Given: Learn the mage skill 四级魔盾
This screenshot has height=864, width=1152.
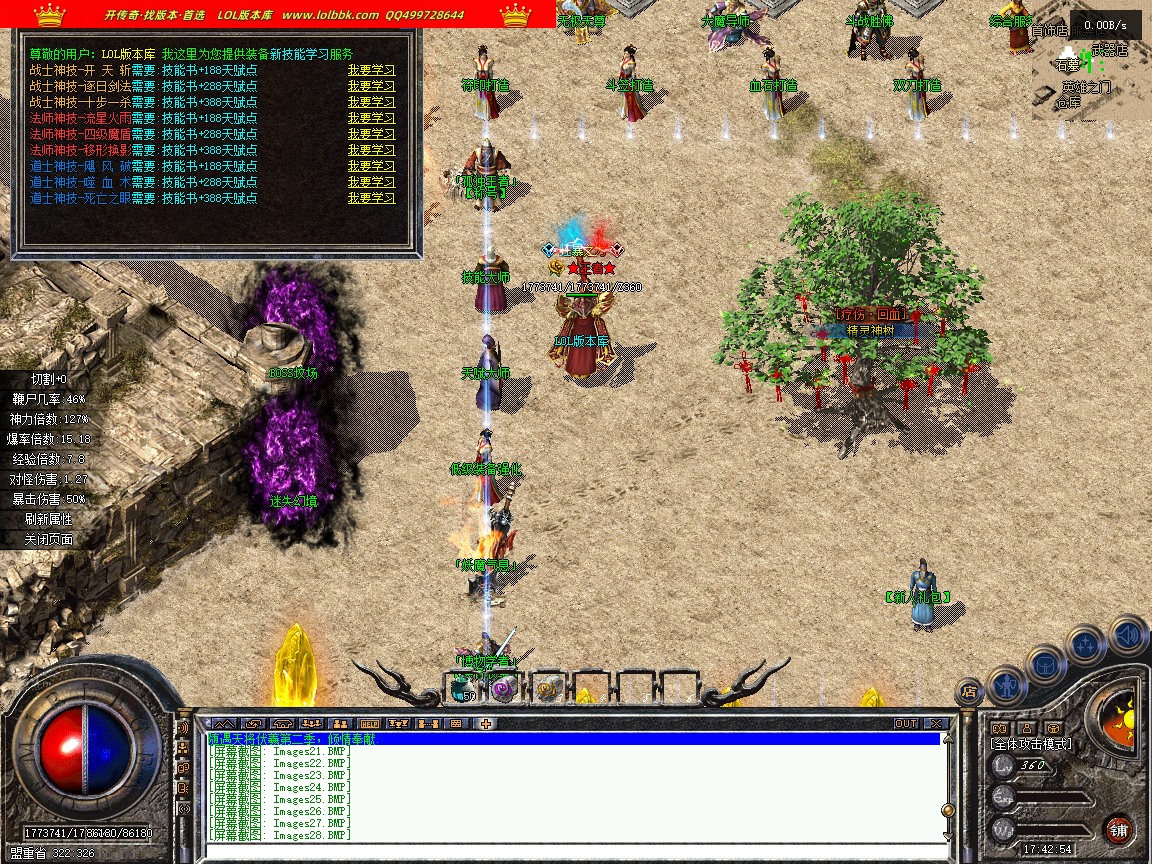Looking at the screenshot, I should tap(371, 134).
